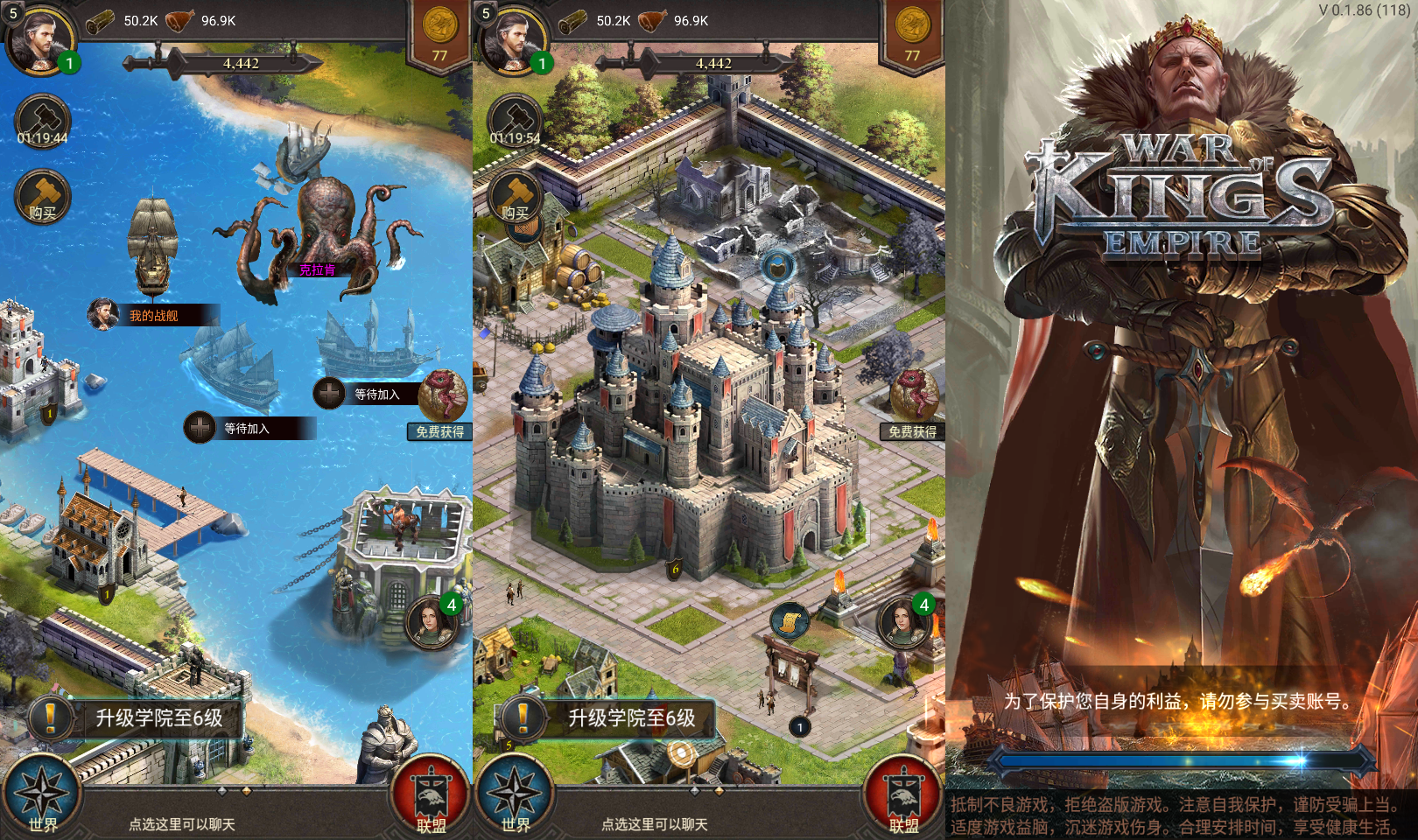
Task: Open 世界 world map button in the castle view
Action: point(515,796)
